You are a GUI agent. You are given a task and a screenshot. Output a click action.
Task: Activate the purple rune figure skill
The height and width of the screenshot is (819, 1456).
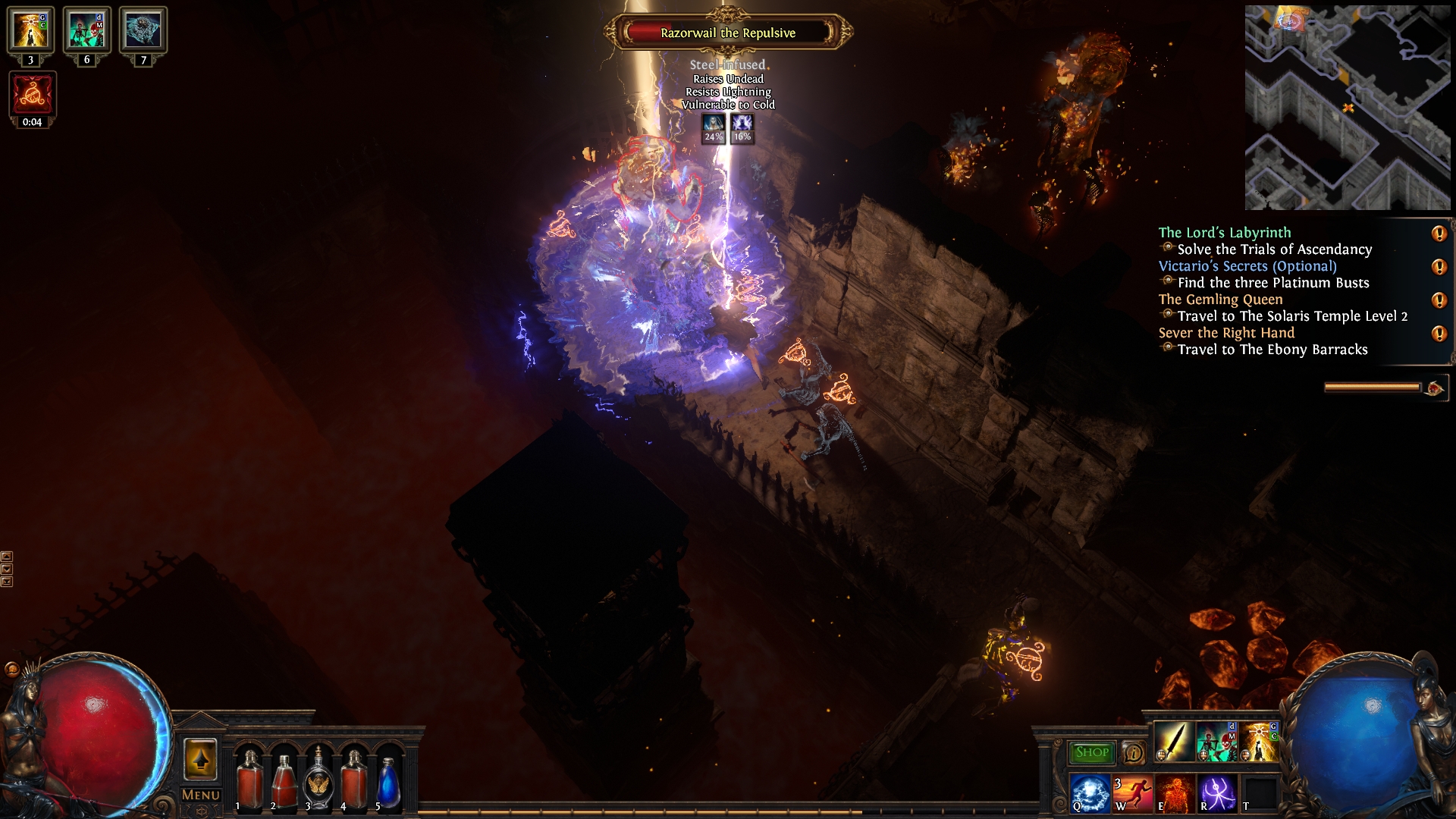pos(1217,793)
